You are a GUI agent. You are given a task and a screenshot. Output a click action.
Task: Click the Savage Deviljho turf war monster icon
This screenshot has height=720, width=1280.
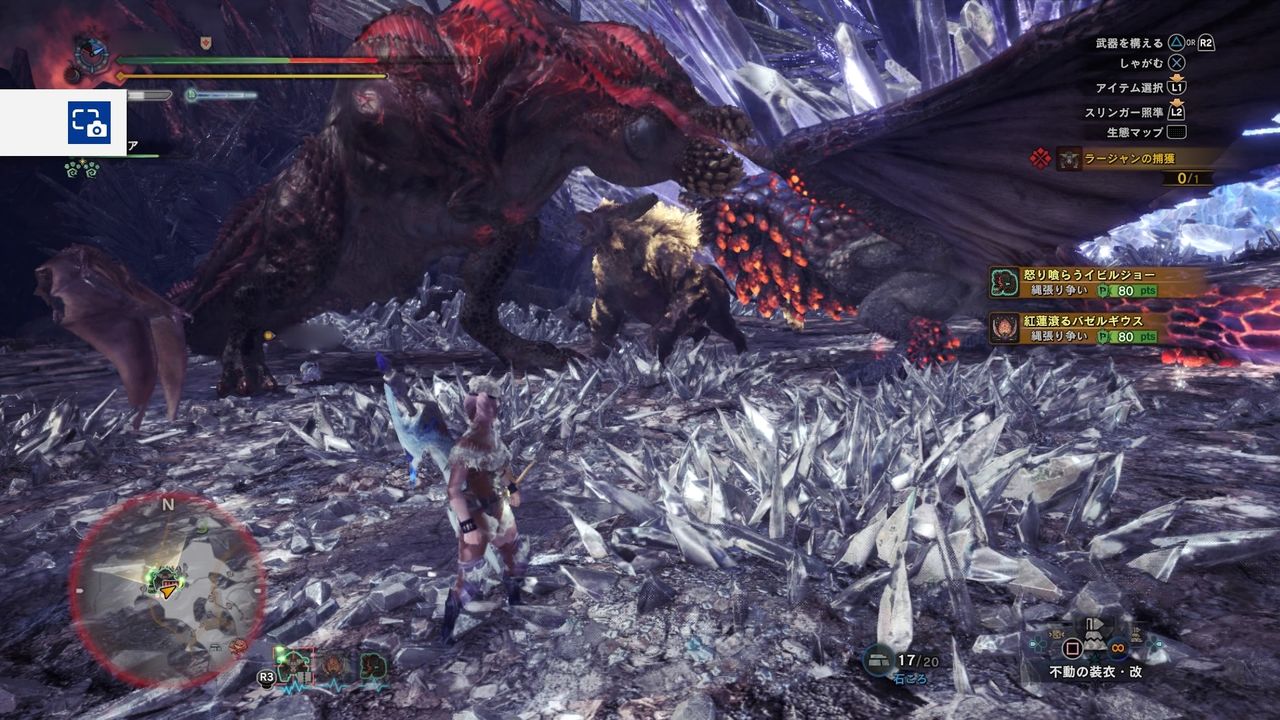coord(1004,283)
